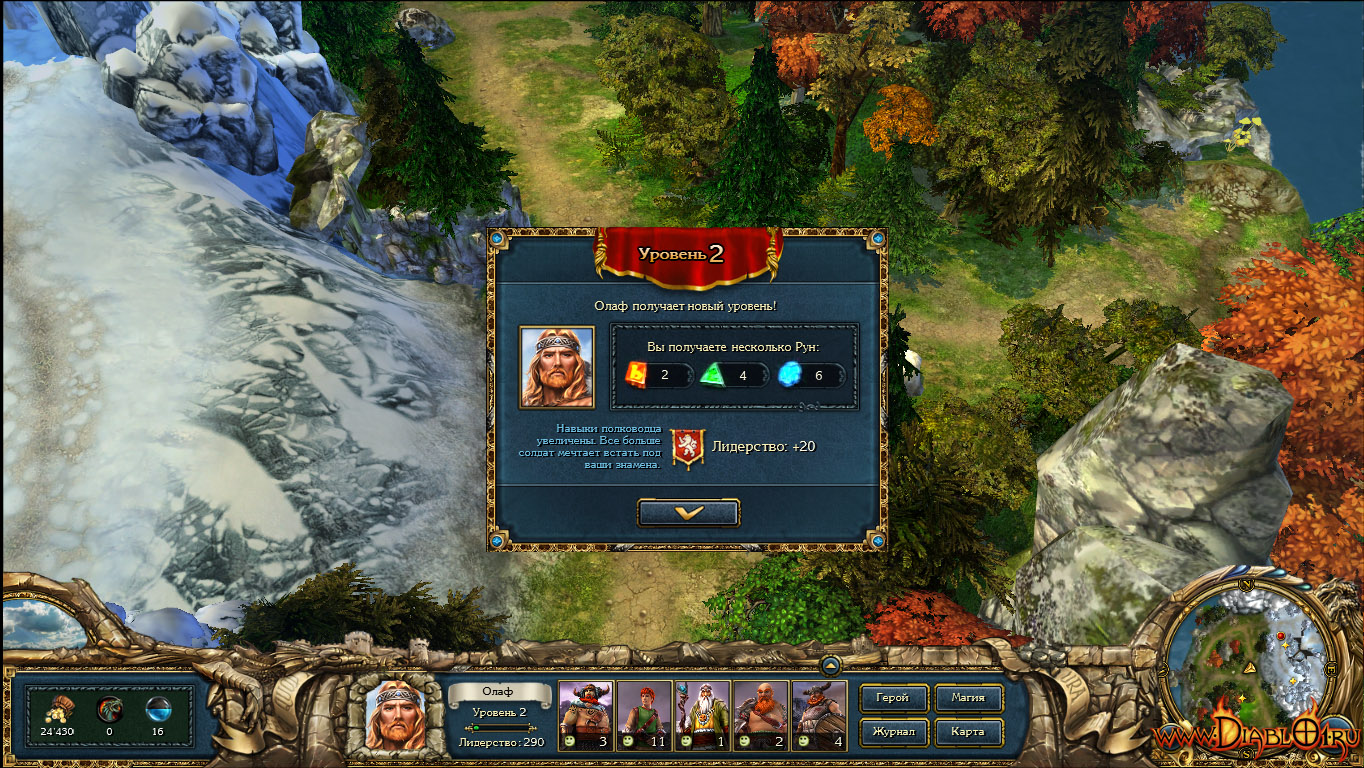Click the green Mind rune icon
1364x768 pixels.
(x=714, y=375)
